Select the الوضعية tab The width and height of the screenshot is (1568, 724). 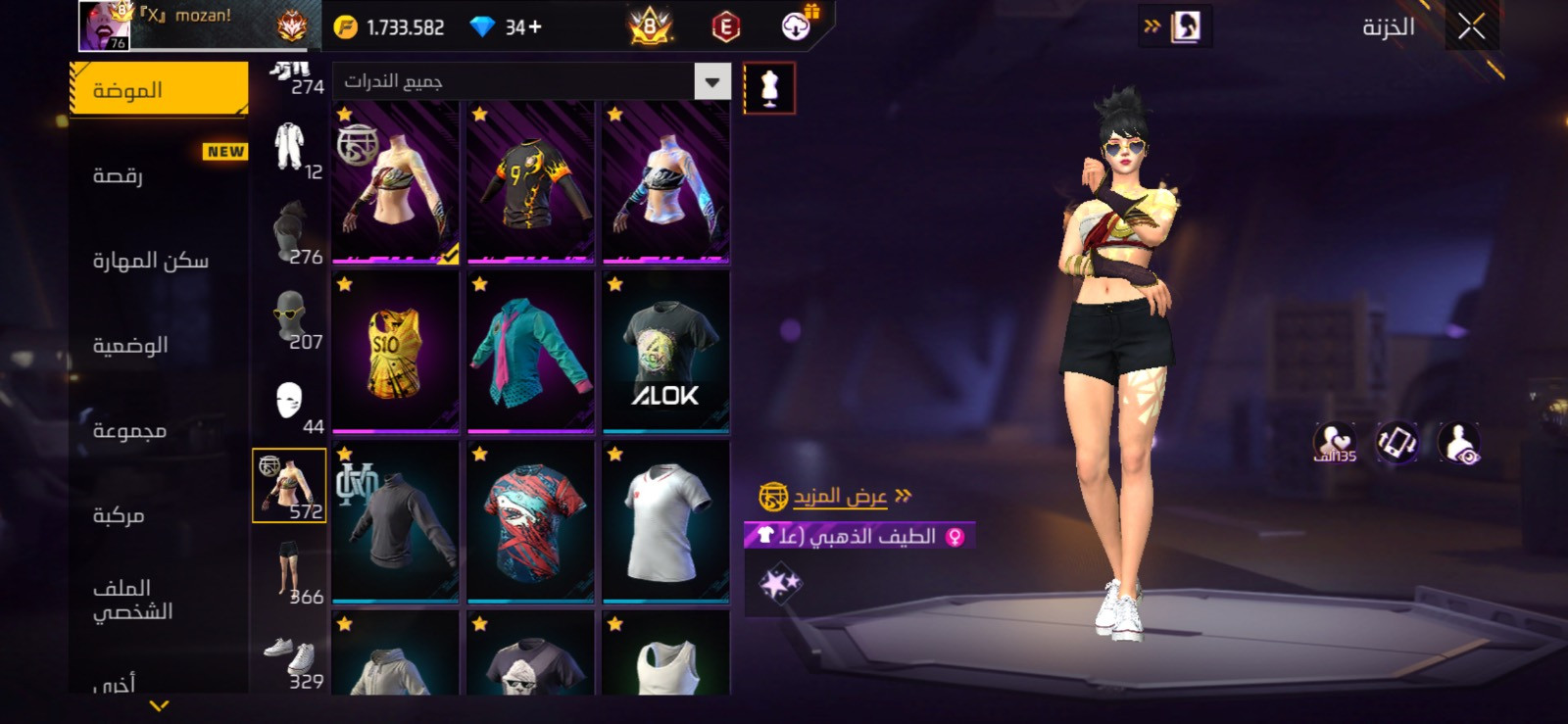coord(159,345)
